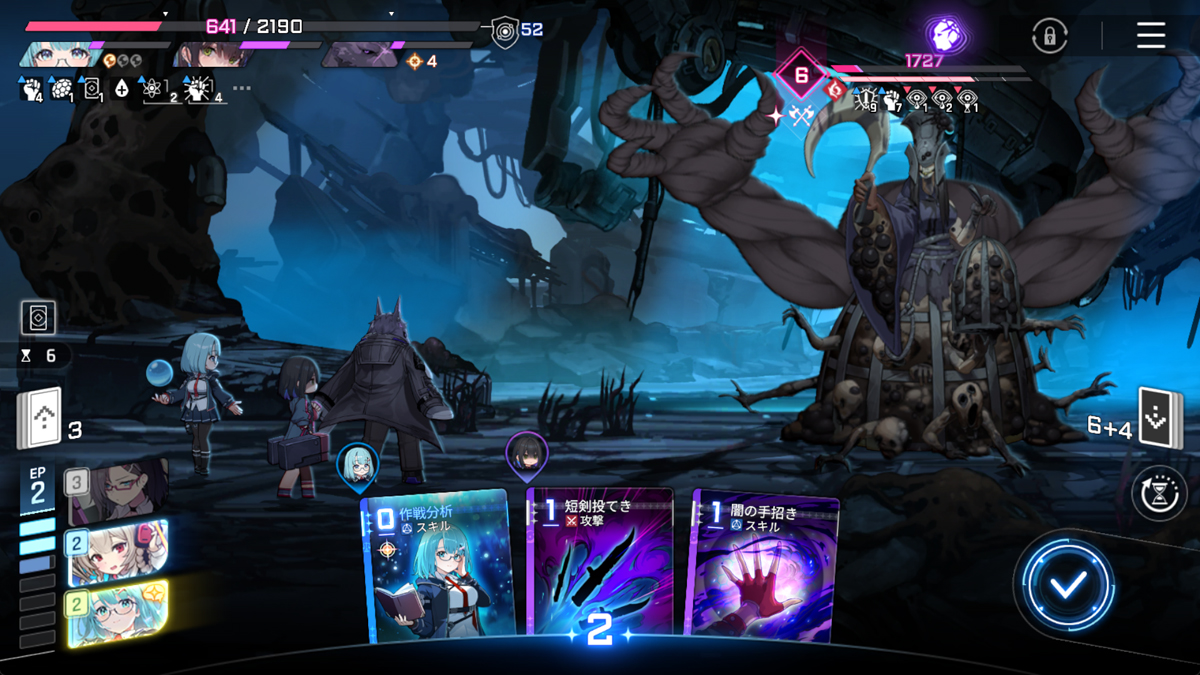Select the grey cost-3 red-glasses character skill
The image size is (1200, 675).
117,491
